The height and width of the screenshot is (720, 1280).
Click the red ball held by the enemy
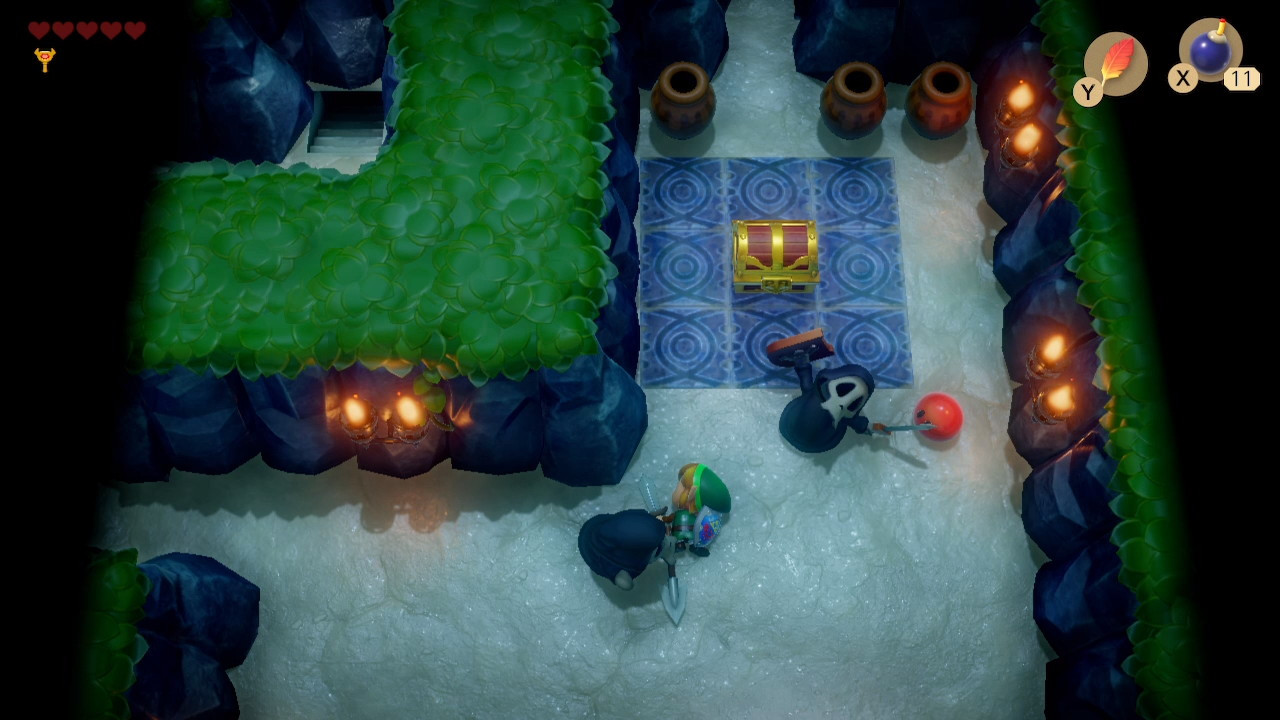[938, 417]
